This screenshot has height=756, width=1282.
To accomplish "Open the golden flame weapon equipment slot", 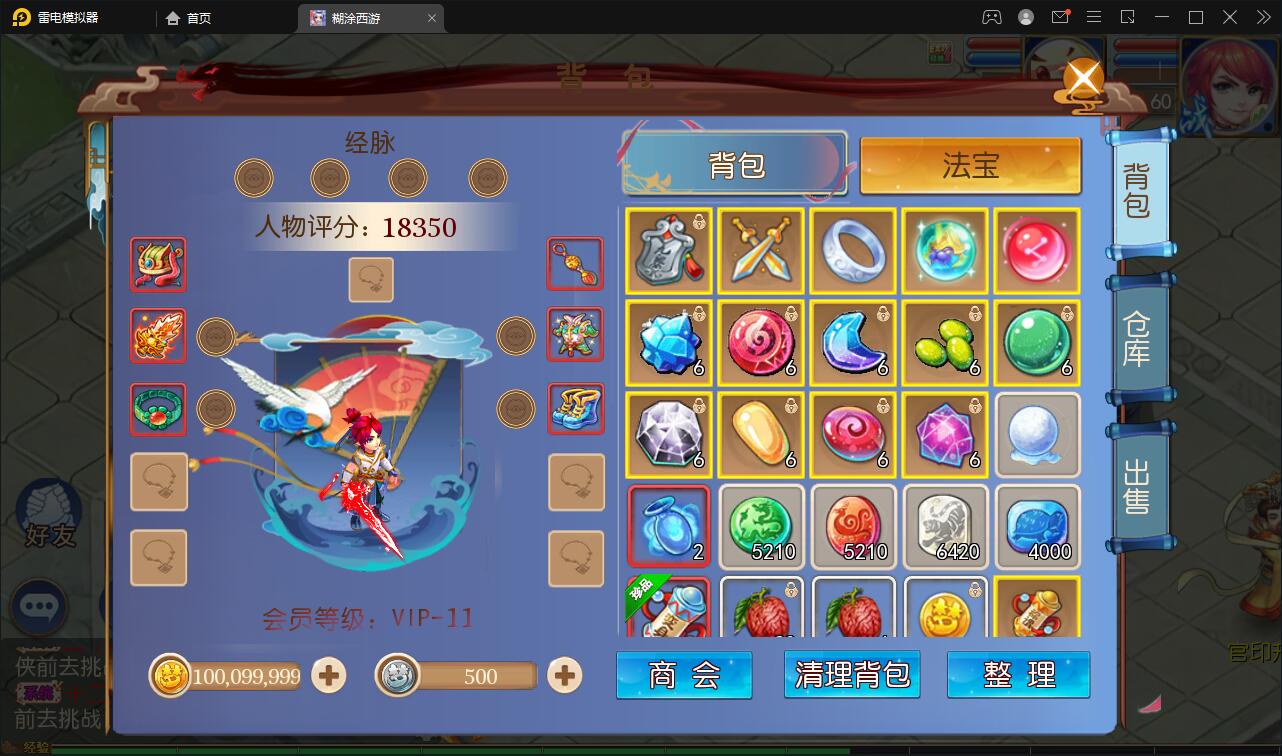I will [x=157, y=335].
